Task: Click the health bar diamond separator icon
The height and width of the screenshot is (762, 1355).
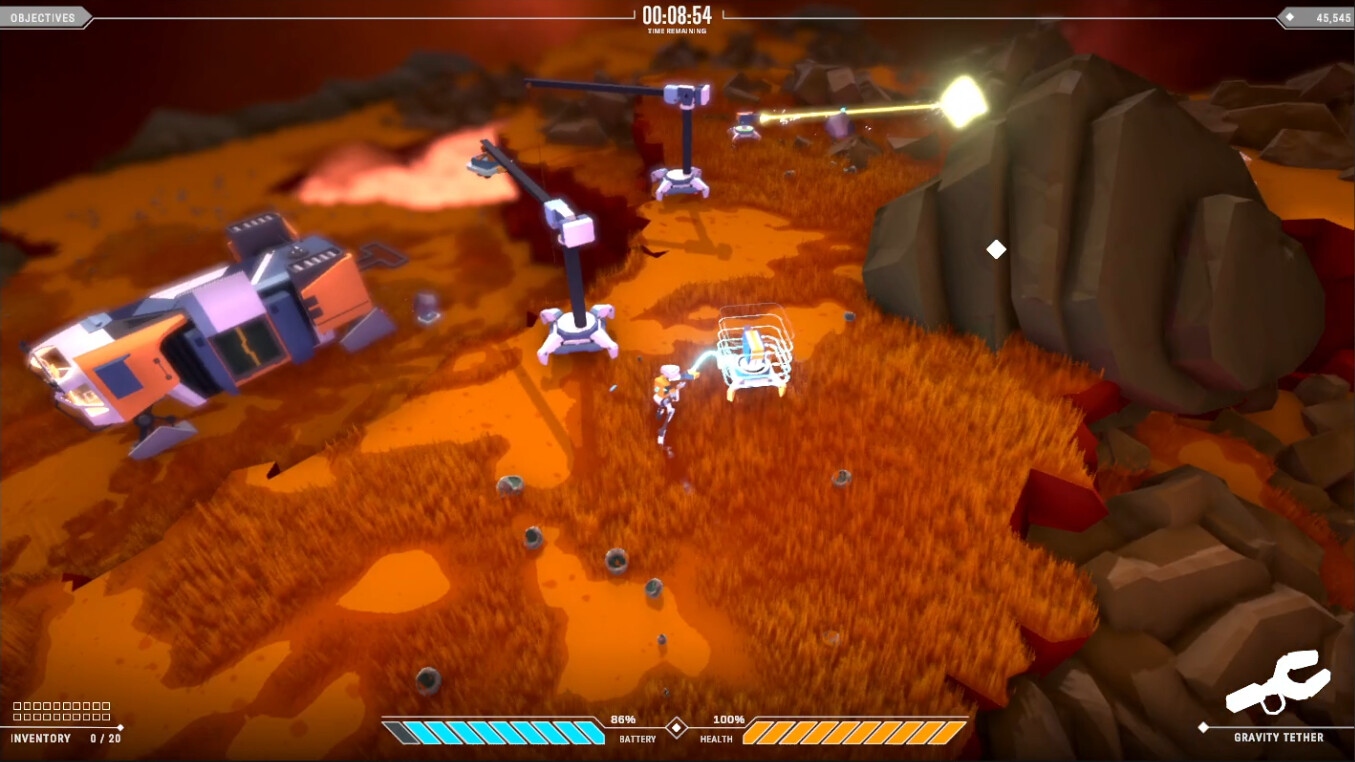Action: click(677, 727)
